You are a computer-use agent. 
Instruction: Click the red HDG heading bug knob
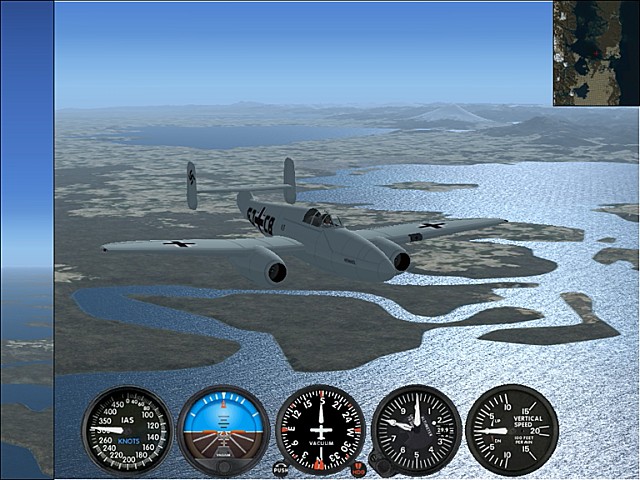[359, 469]
